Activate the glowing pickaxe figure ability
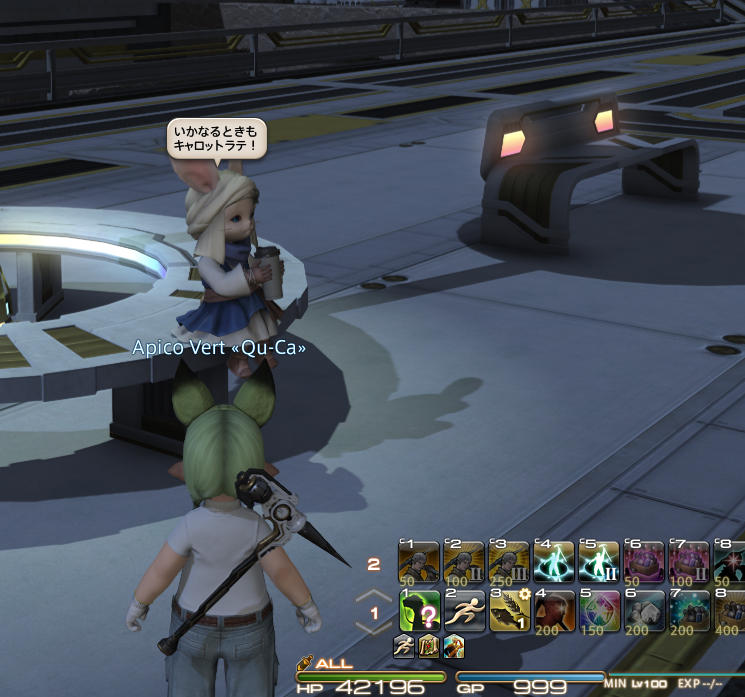Image resolution: width=745 pixels, height=697 pixels. click(554, 563)
